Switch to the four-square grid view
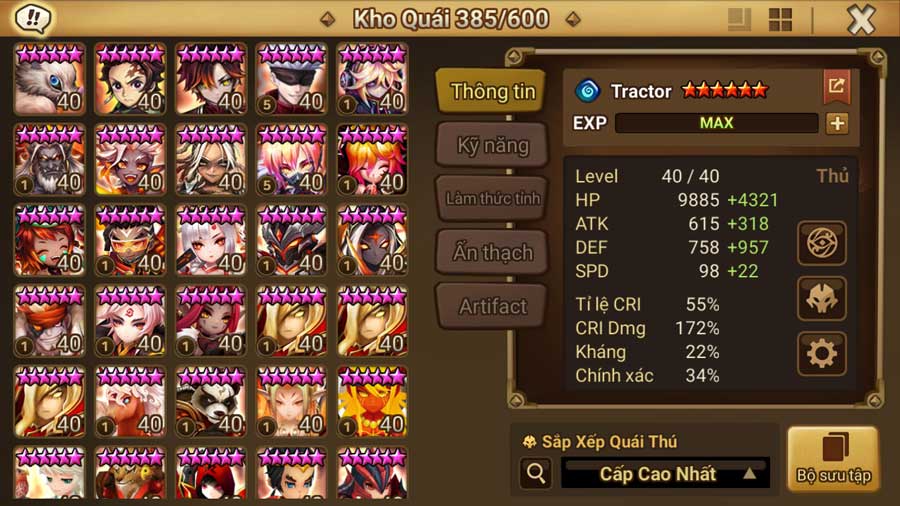900x506 pixels. pyautogui.click(x=780, y=20)
